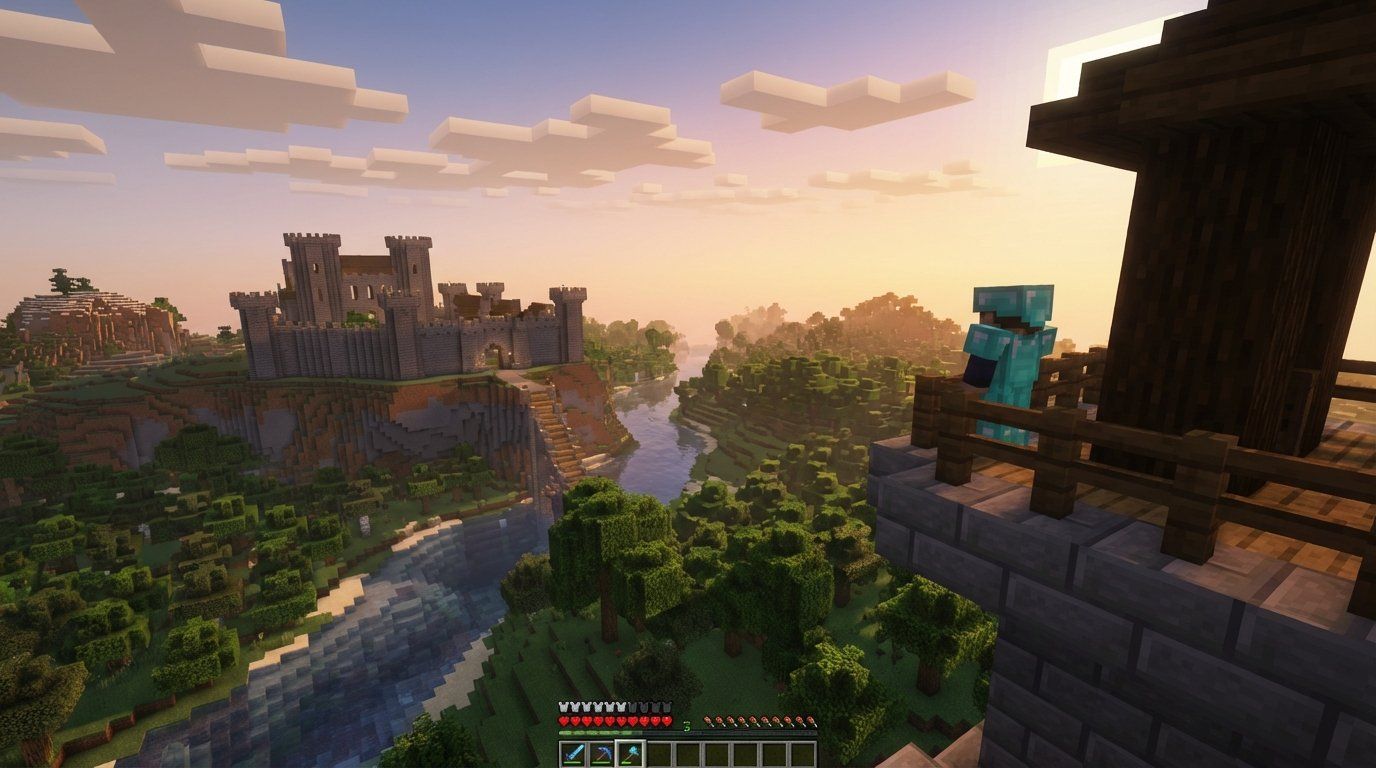This screenshot has width=1376, height=768.
Task: Click the green experience level number 3
Action: click(x=687, y=728)
